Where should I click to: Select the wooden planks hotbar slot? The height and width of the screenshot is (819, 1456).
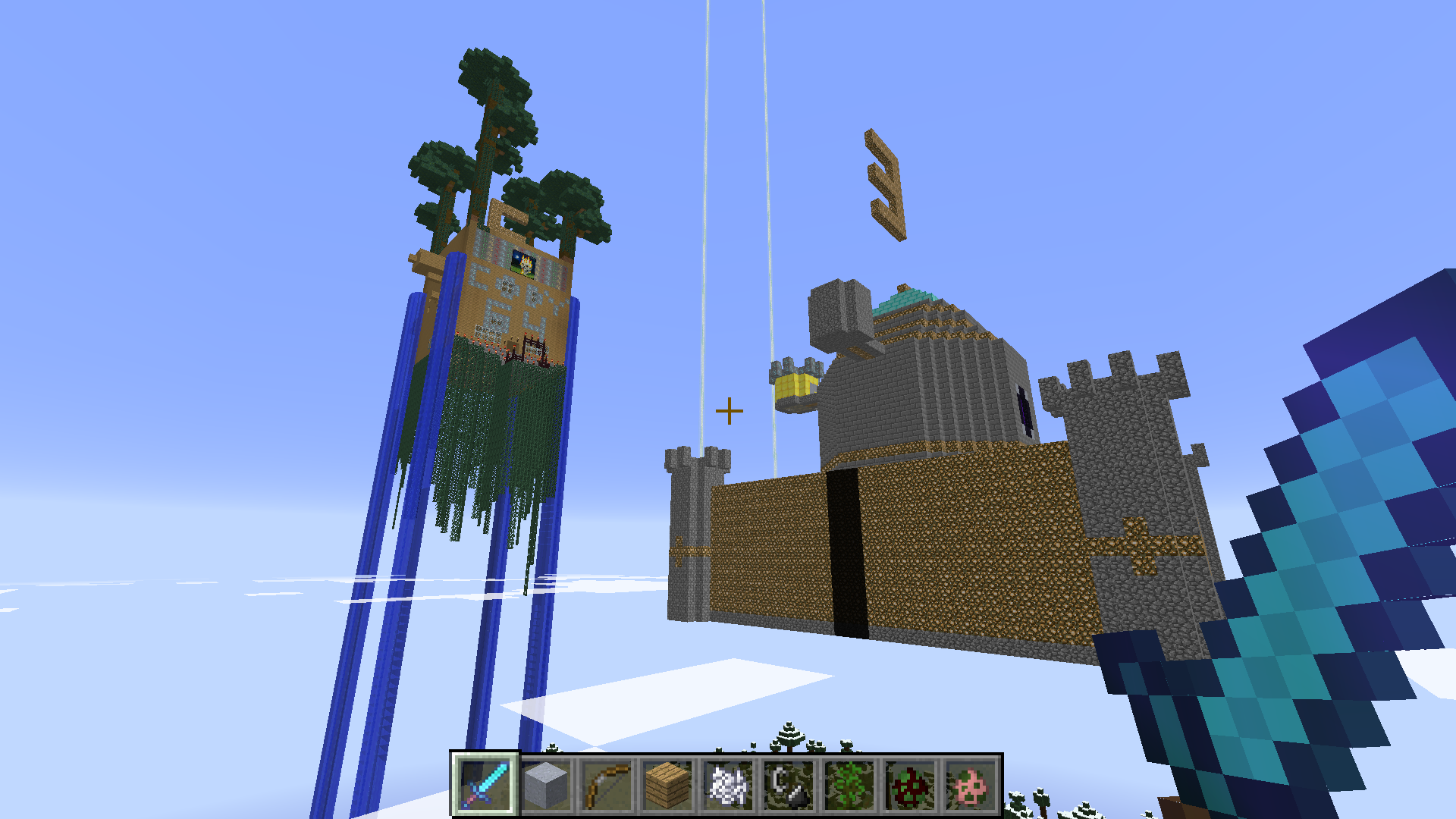[667, 785]
